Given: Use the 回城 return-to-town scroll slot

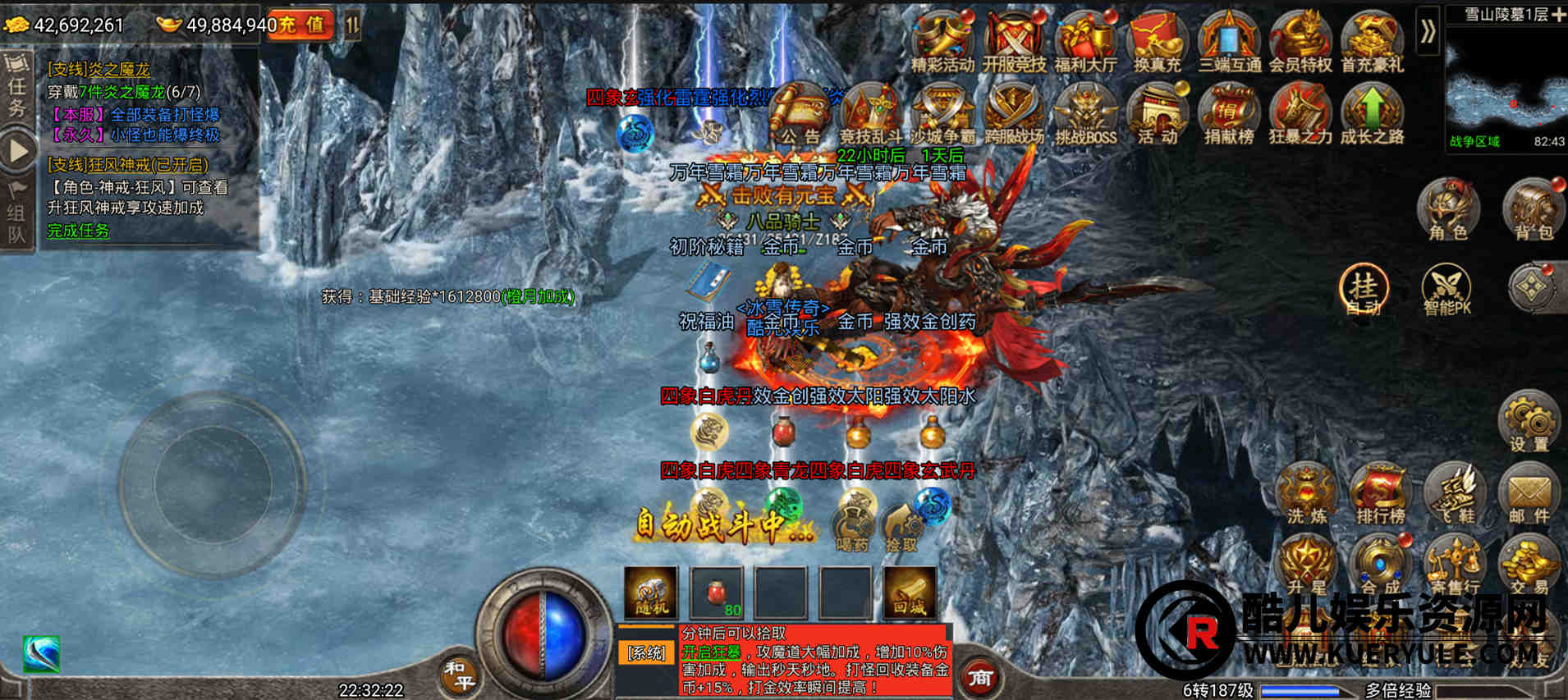Looking at the screenshot, I should (910, 592).
